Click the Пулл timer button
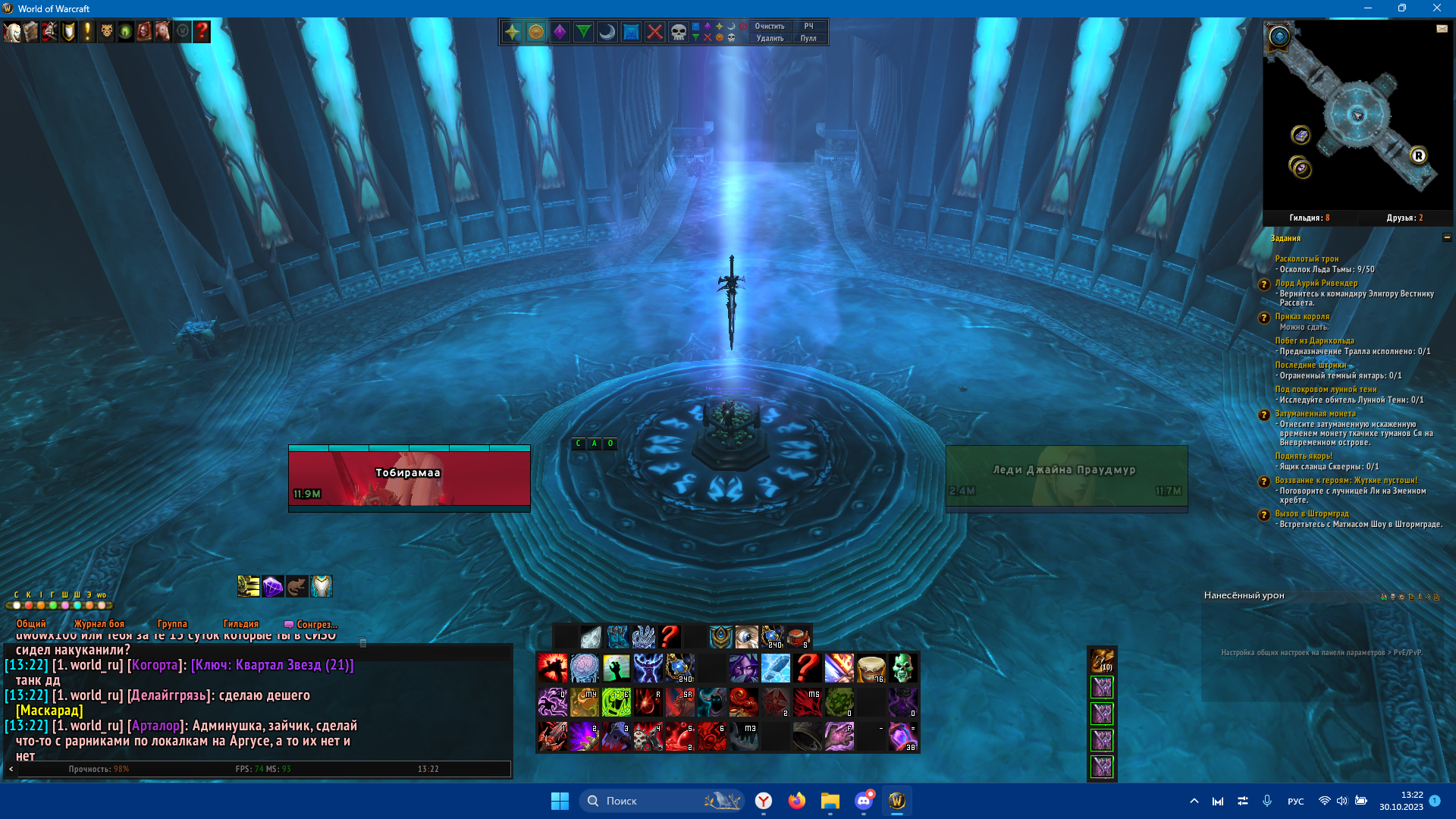The width and height of the screenshot is (1456, 819). [808, 38]
